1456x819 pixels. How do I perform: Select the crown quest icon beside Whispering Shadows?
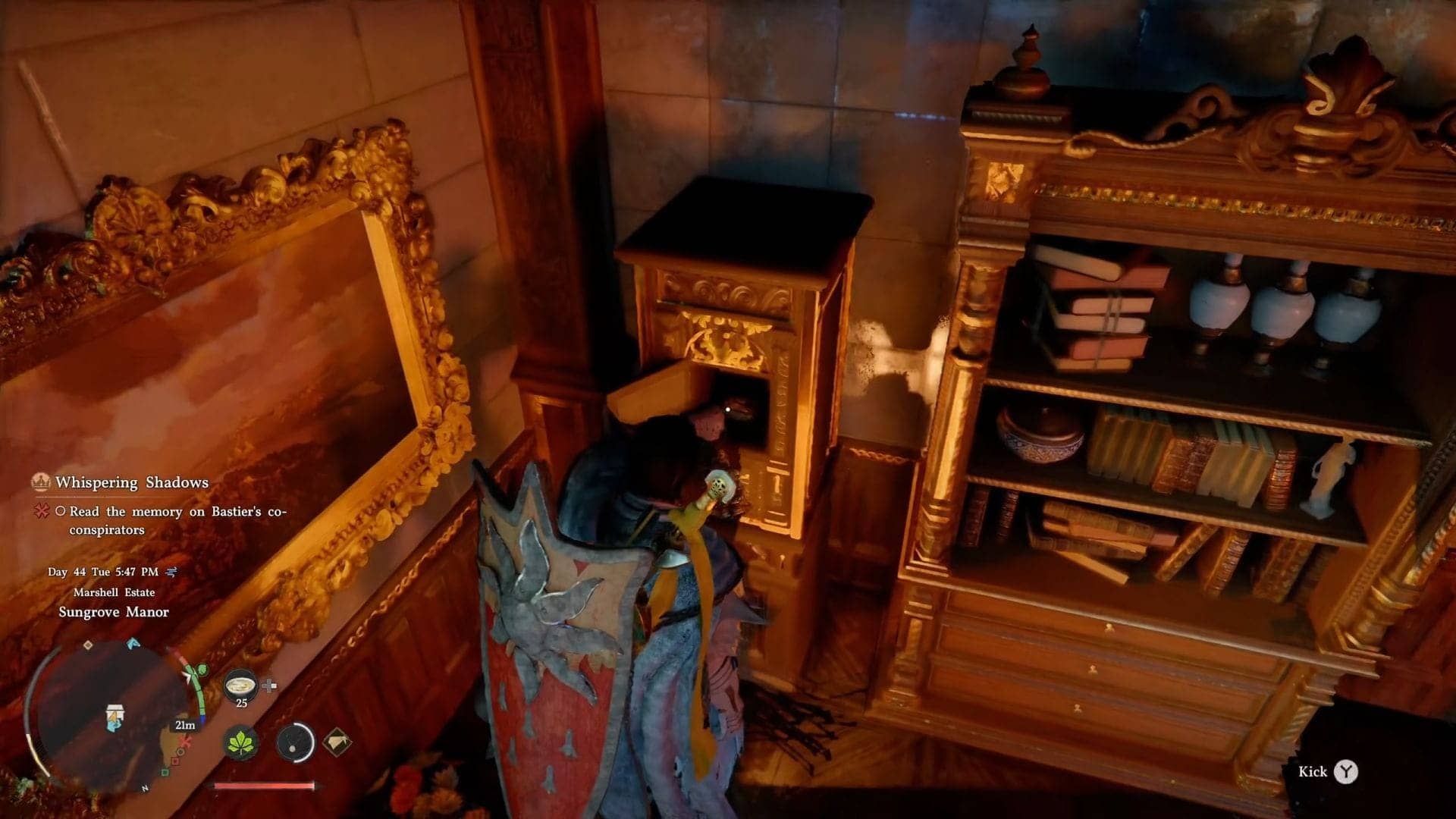click(39, 481)
